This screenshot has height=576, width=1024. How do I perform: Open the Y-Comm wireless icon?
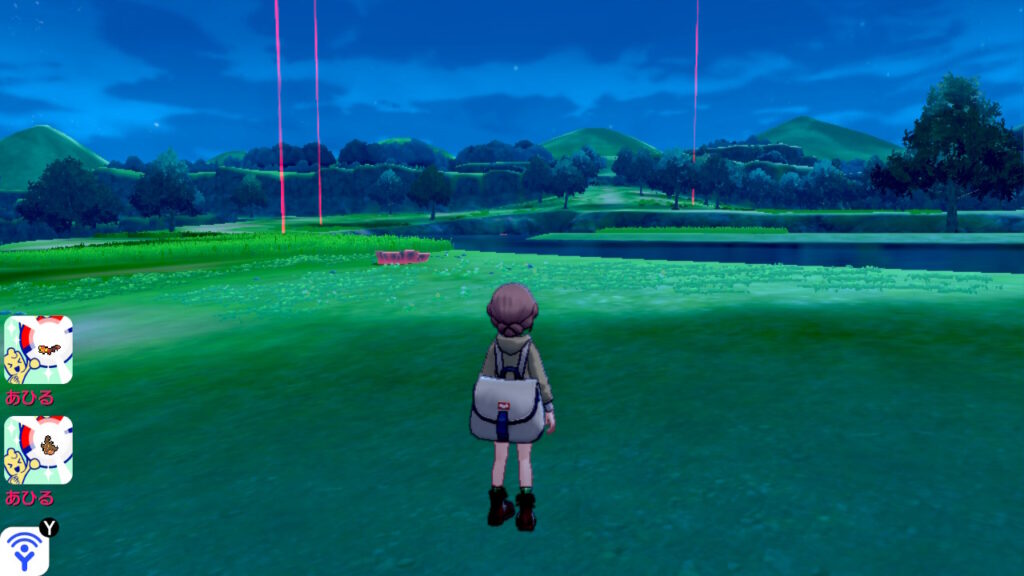click(x=24, y=551)
